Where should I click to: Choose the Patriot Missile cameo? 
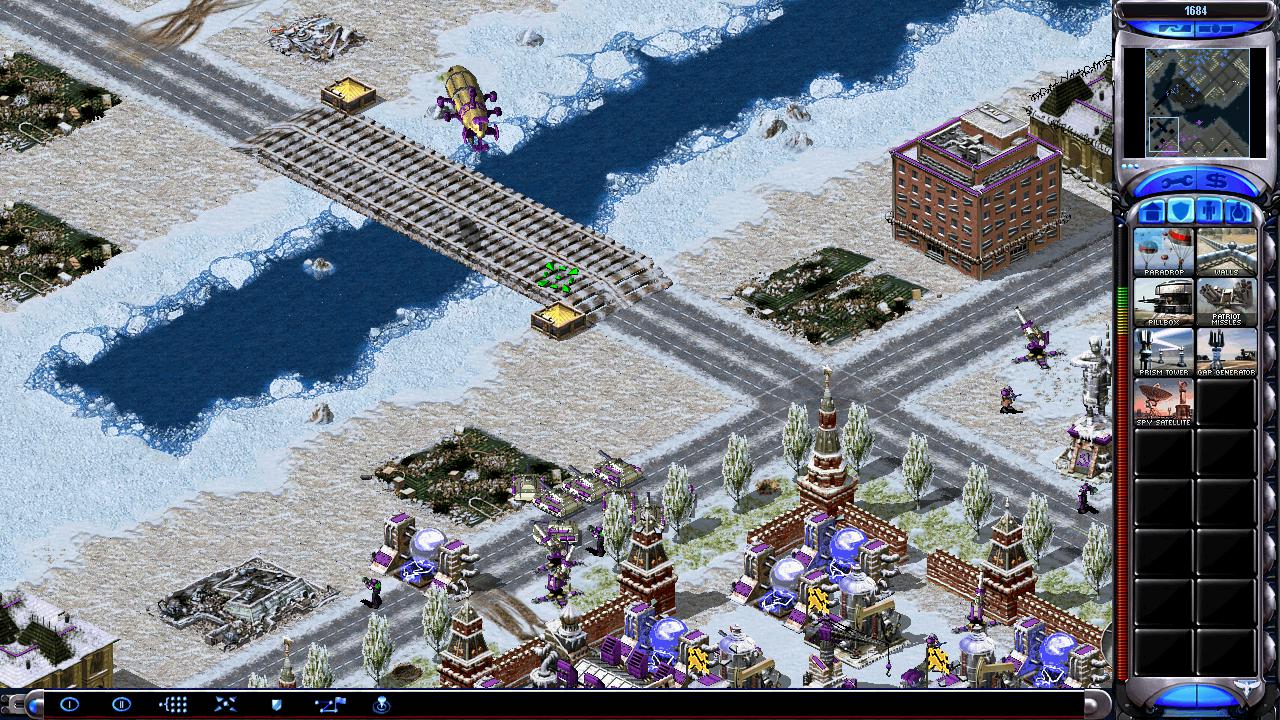click(x=1226, y=301)
